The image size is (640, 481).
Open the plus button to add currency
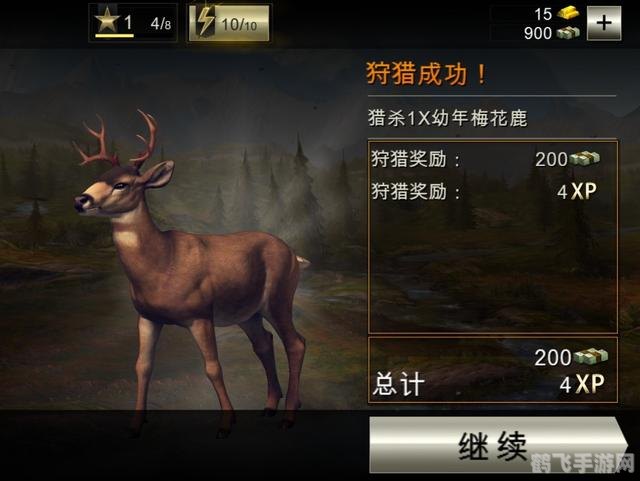pyautogui.click(x=603, y=23)
